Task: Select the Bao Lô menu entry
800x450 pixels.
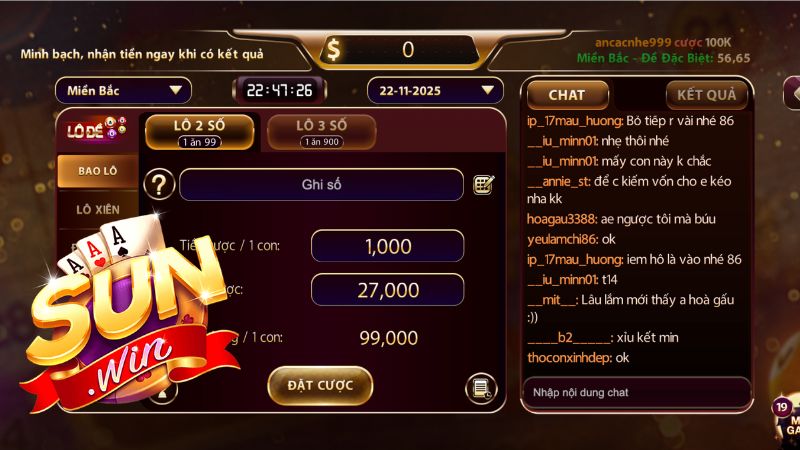Action: click(x=98, y=171)
